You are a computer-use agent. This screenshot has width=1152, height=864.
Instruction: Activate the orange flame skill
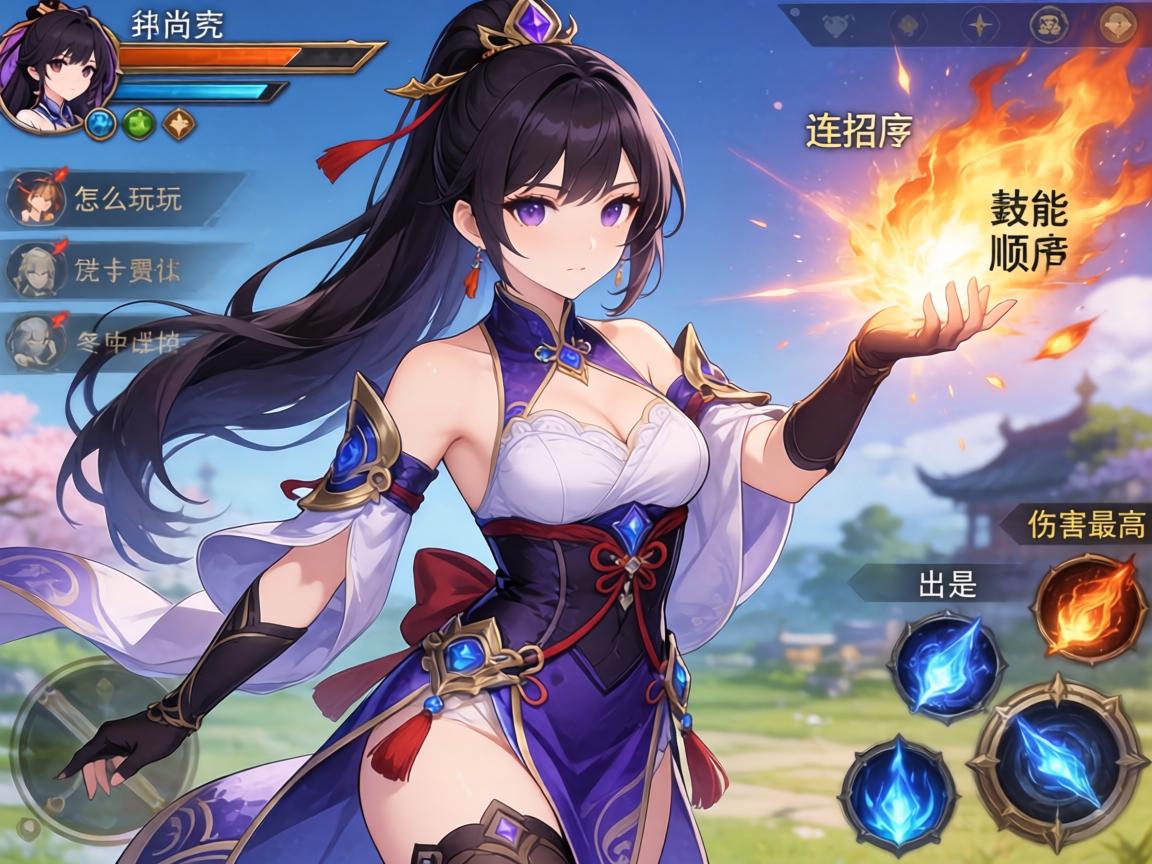pos(1089,608)
